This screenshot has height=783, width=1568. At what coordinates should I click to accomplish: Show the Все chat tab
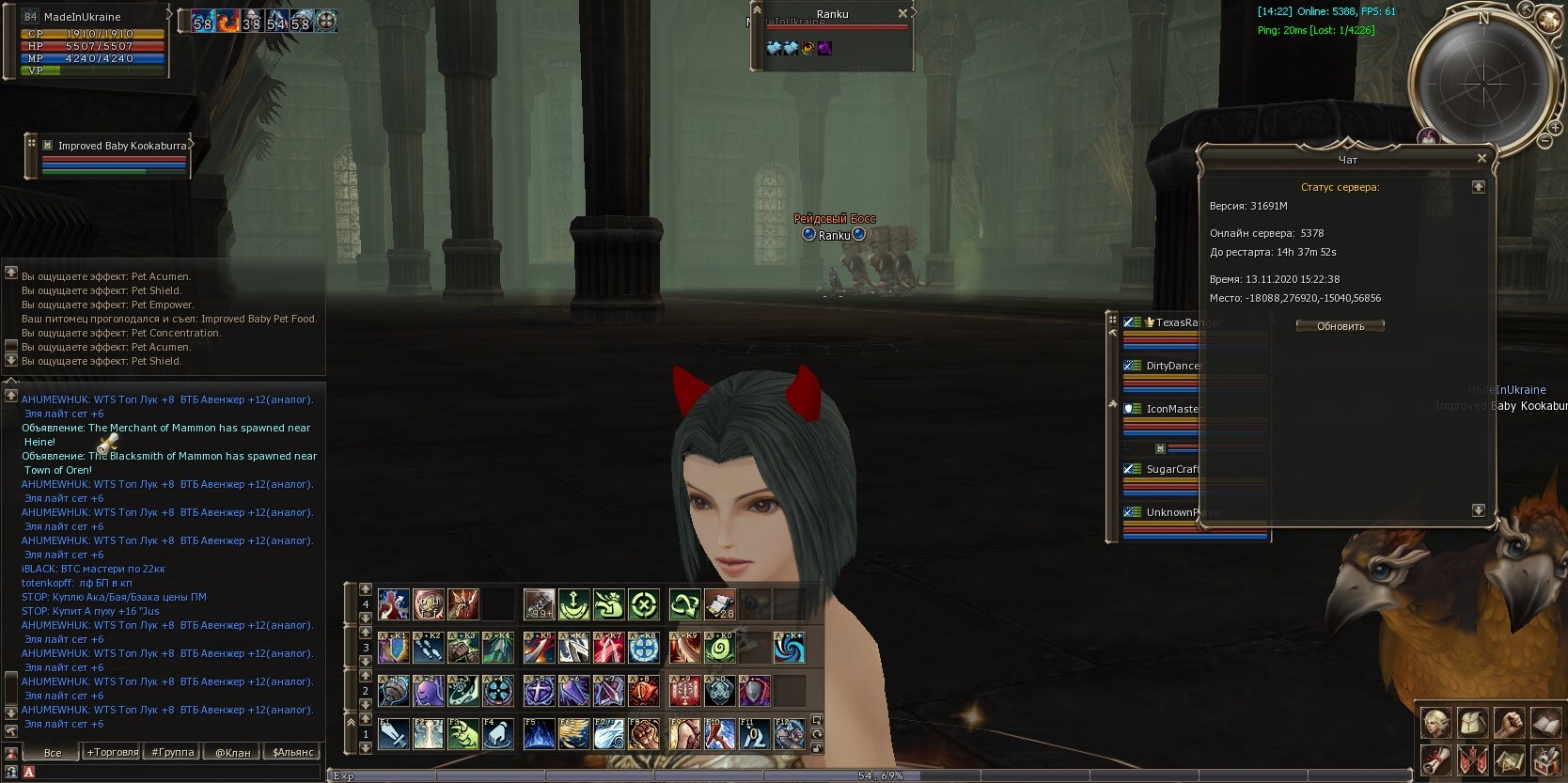coord(53,752)
